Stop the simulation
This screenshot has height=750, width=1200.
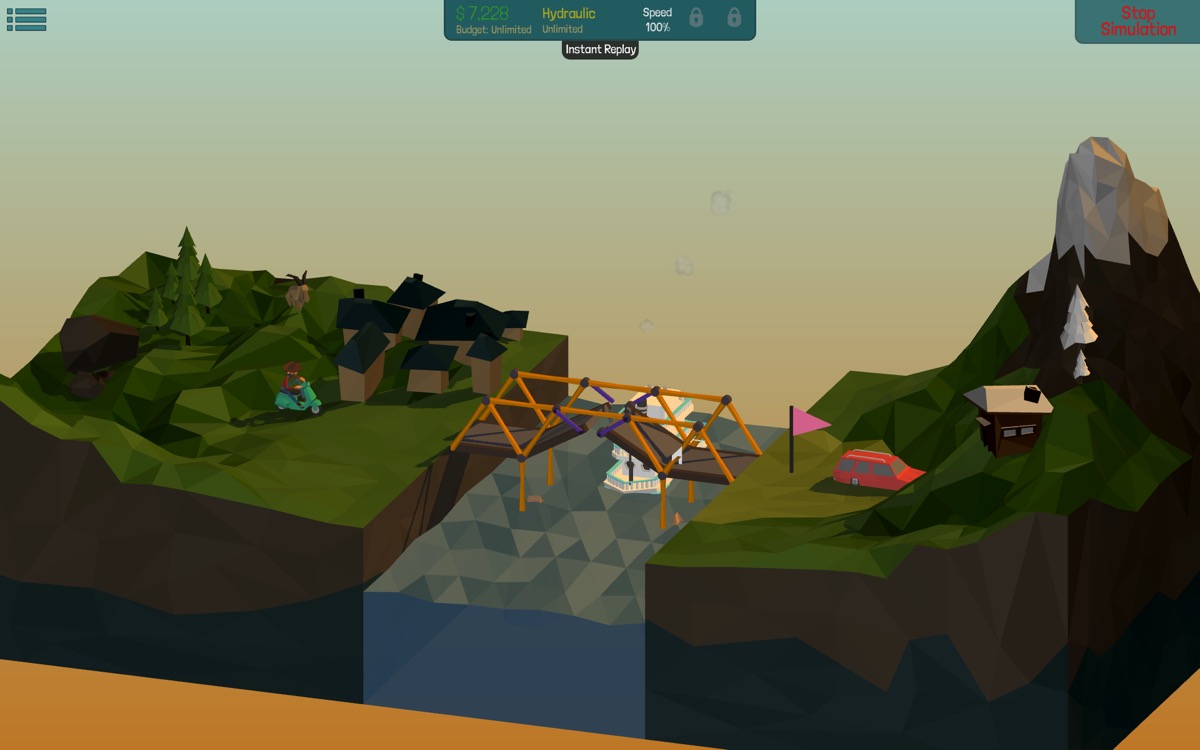1138,21
